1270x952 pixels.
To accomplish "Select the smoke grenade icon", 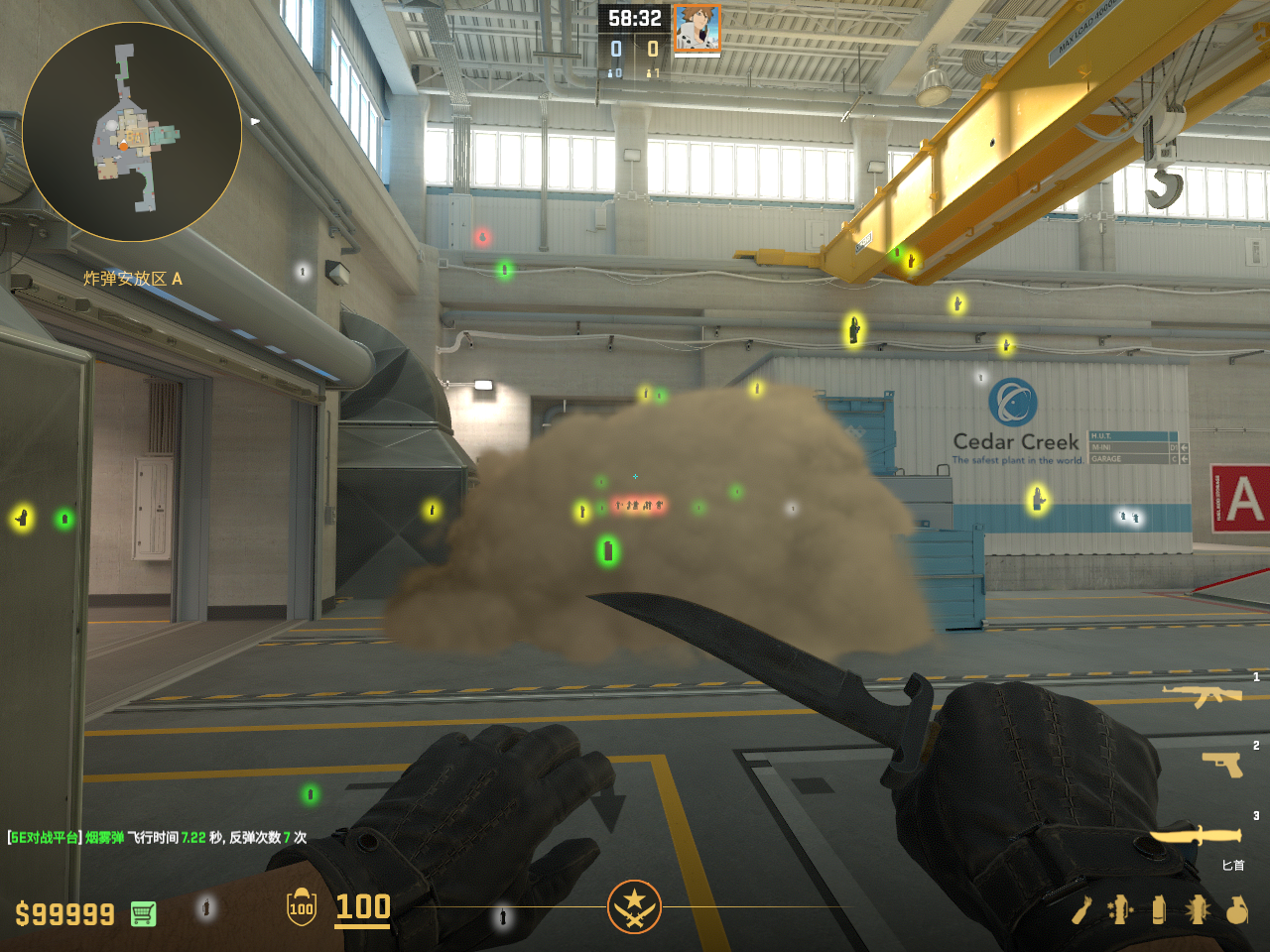I will pyautogui.click(x=1159, y=909).
